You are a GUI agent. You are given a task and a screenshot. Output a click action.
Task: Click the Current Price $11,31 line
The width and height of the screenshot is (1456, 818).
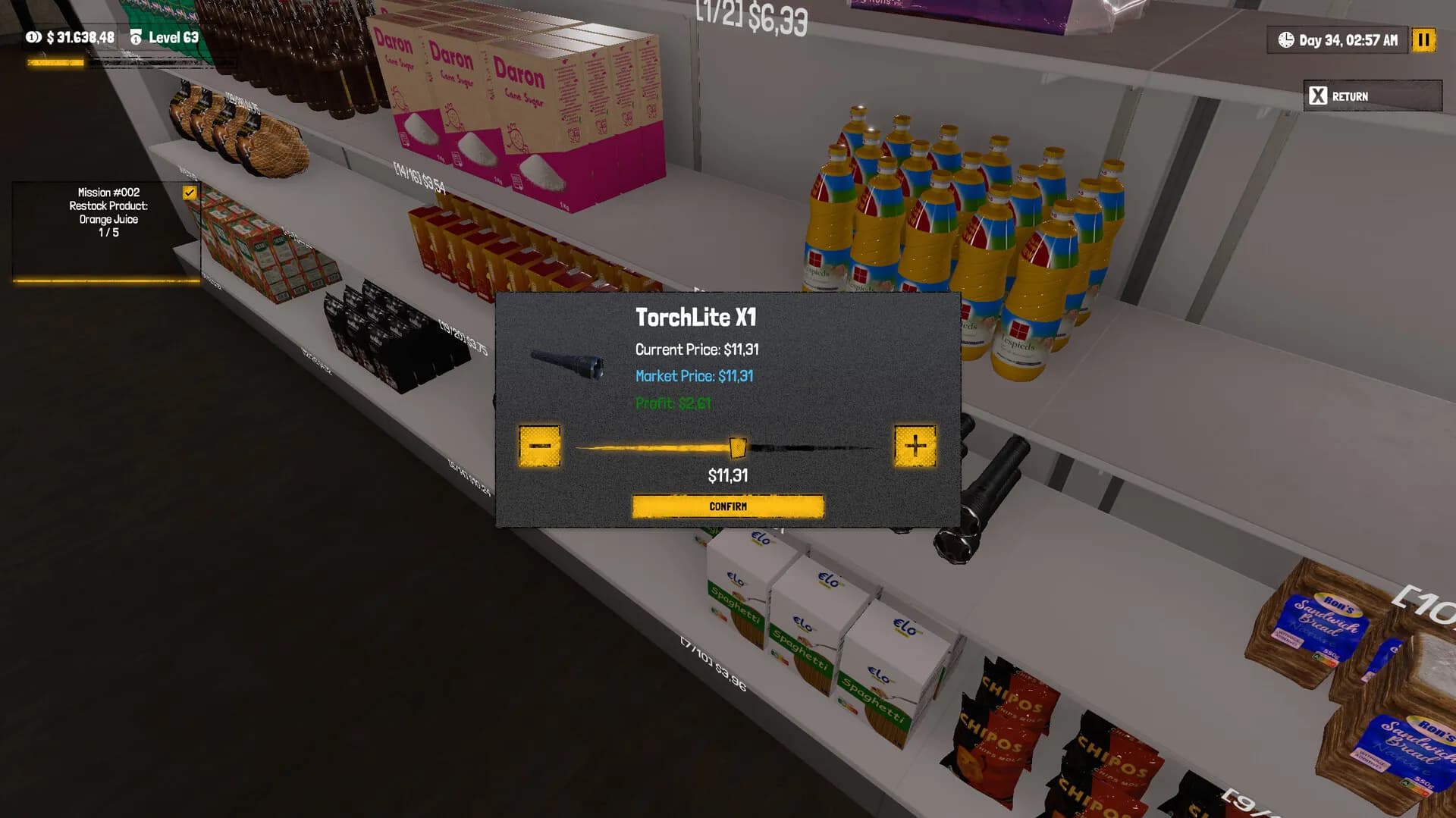(x=698, y=349)
